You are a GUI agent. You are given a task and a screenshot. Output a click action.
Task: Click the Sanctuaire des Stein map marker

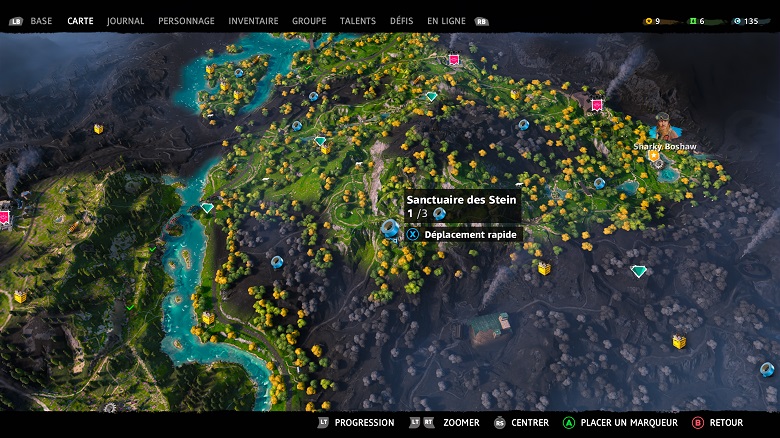point(390,229)
